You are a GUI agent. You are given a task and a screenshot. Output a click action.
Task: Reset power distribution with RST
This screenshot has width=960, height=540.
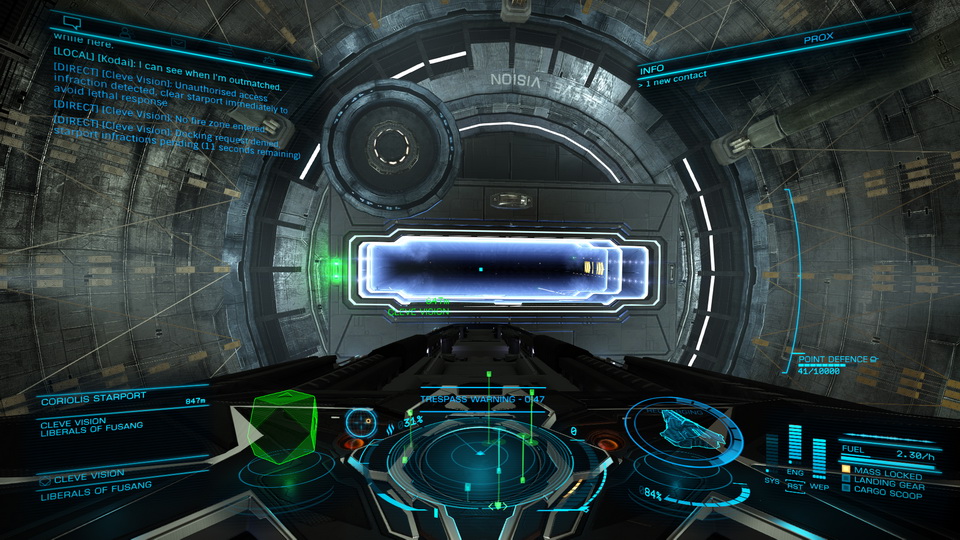pos(795,487)
